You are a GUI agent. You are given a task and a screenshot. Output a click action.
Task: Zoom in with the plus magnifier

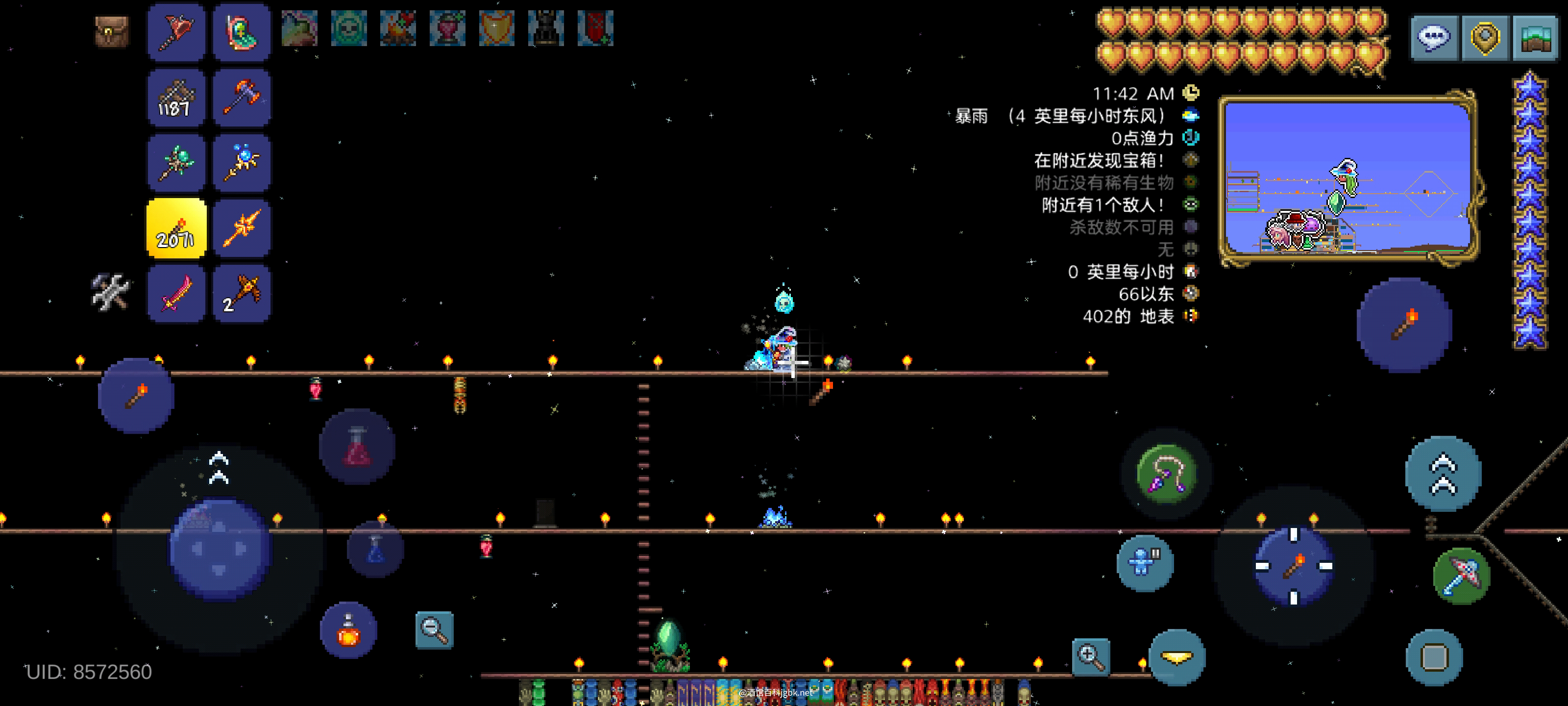pyautogui.click(x=1090, y=656)
